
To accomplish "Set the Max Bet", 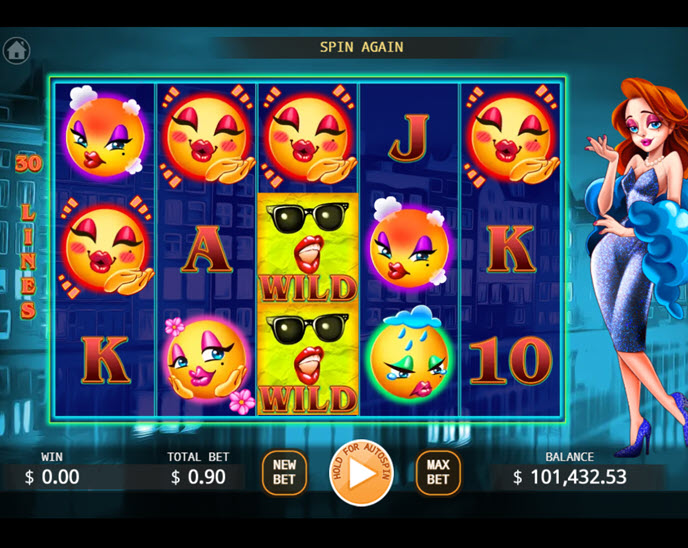I will (x=438, y=472).
